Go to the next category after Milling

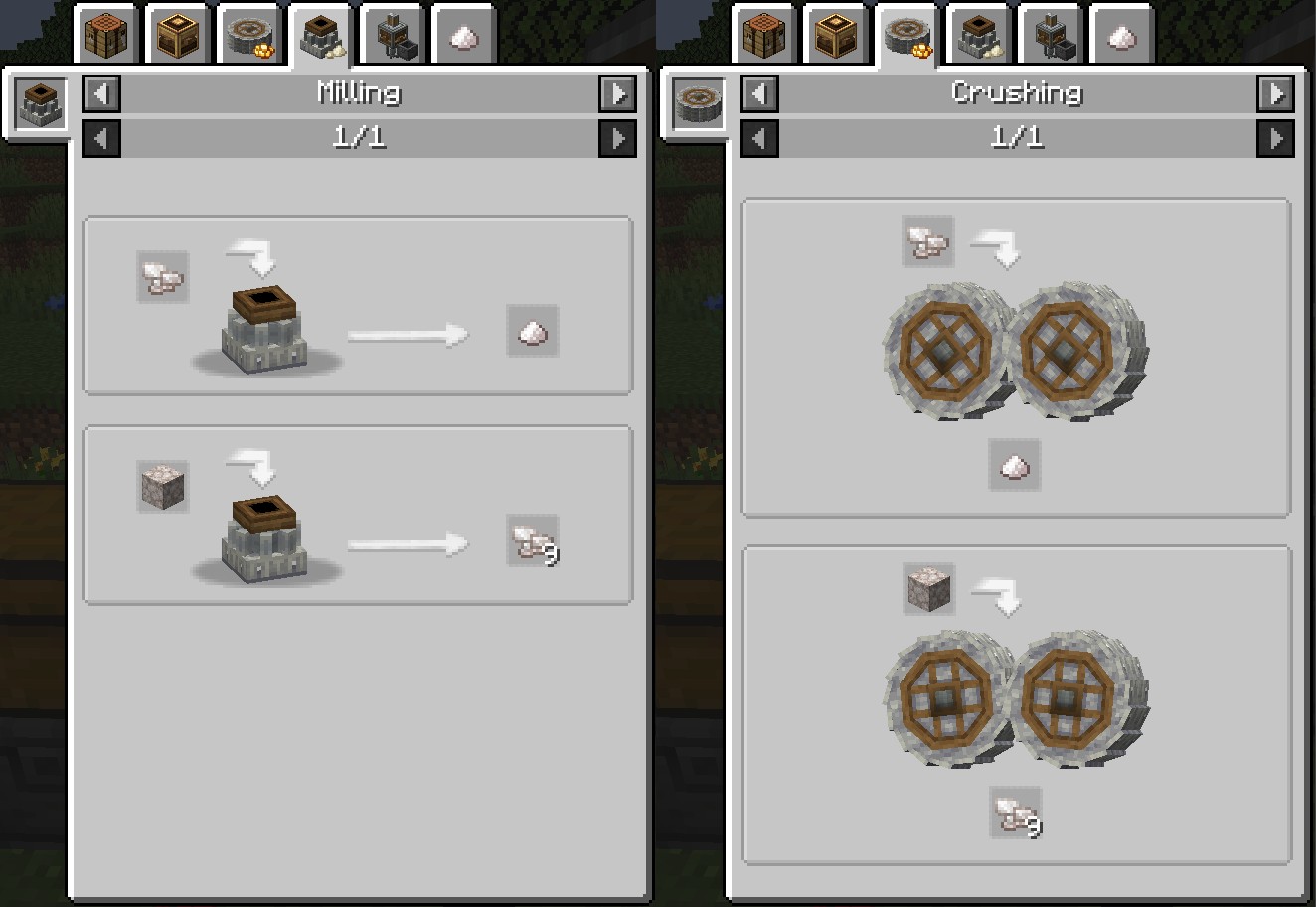617,94
